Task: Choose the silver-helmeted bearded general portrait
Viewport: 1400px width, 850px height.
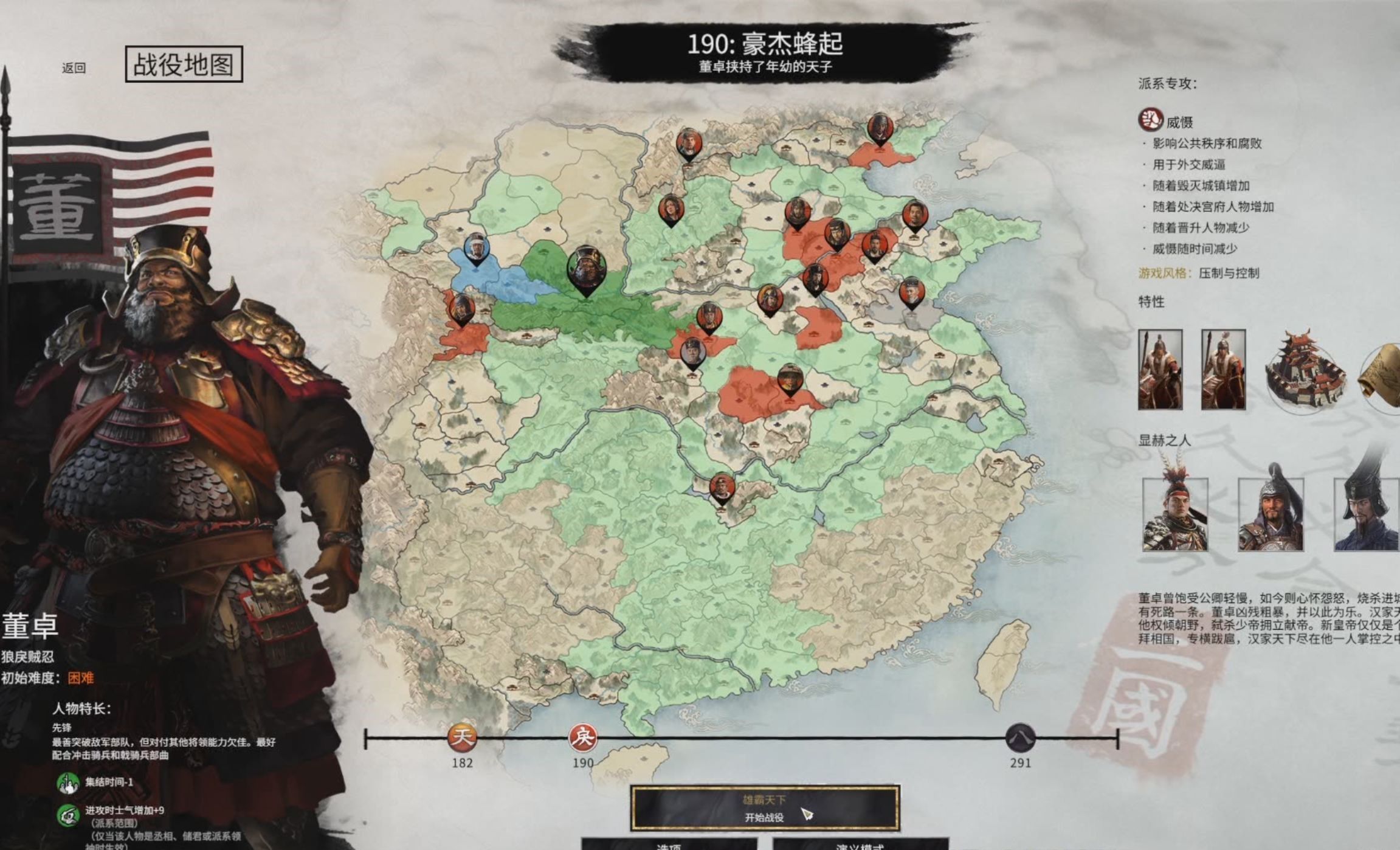Action: pos(1271,514)
